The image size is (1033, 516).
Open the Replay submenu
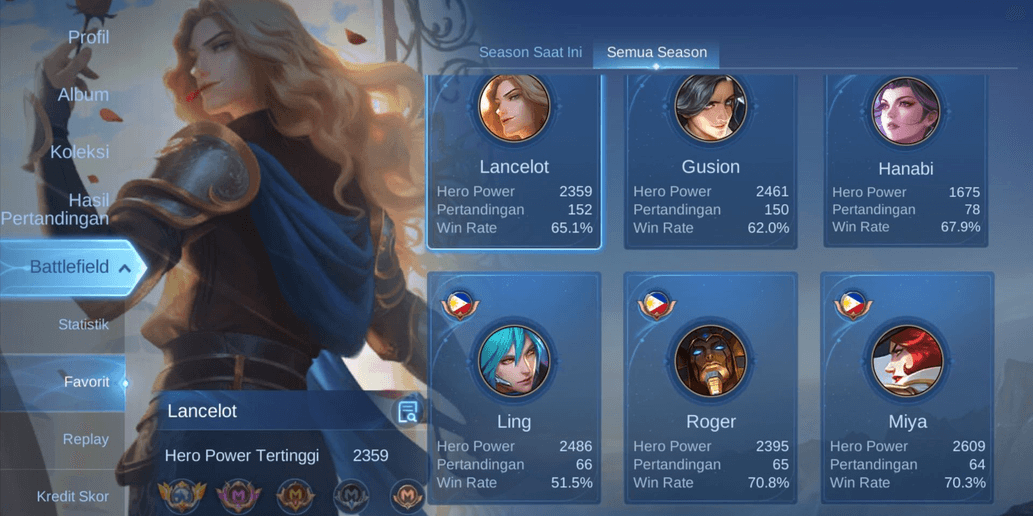point(86,439)
